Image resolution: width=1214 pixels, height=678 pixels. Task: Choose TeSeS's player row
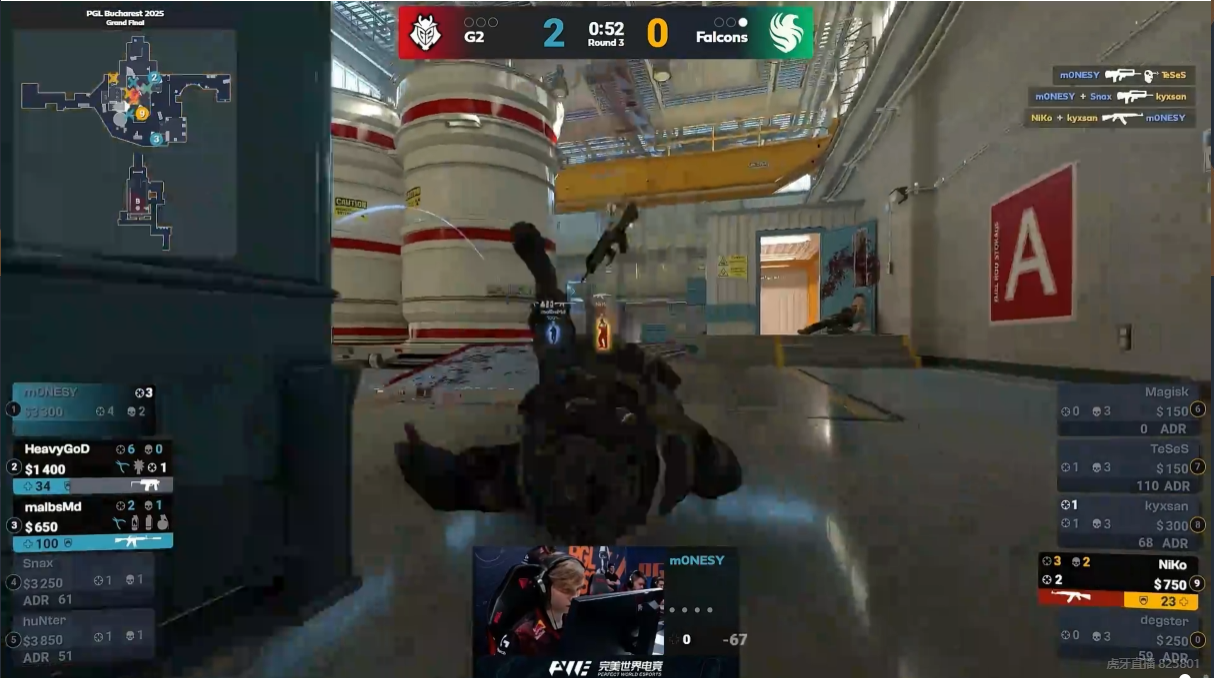pyautogui.click(x=1127, y=467)
